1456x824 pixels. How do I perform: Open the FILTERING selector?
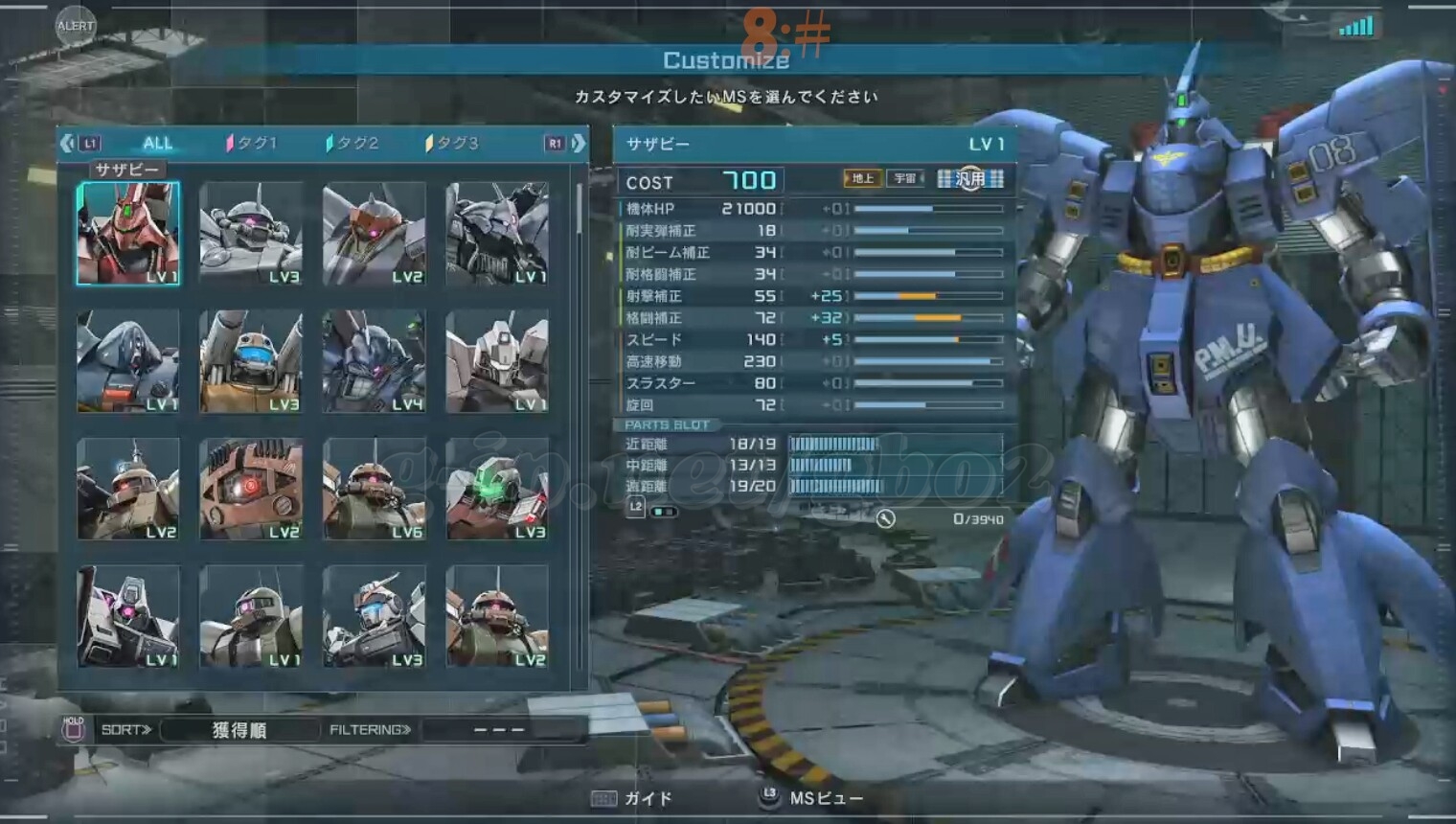pos(500,730)
